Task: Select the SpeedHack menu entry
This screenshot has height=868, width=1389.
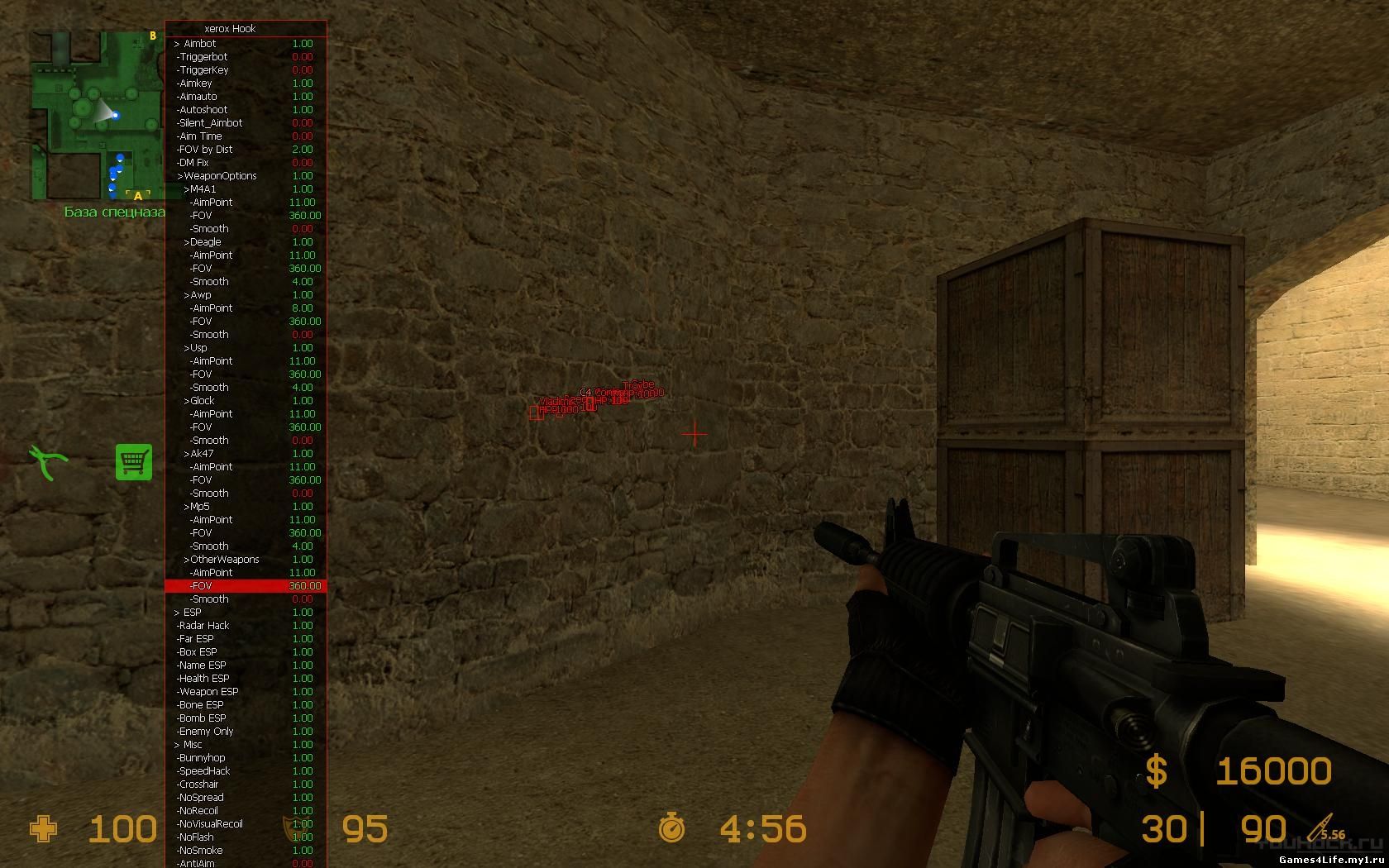Action: (x=204, y=771)
